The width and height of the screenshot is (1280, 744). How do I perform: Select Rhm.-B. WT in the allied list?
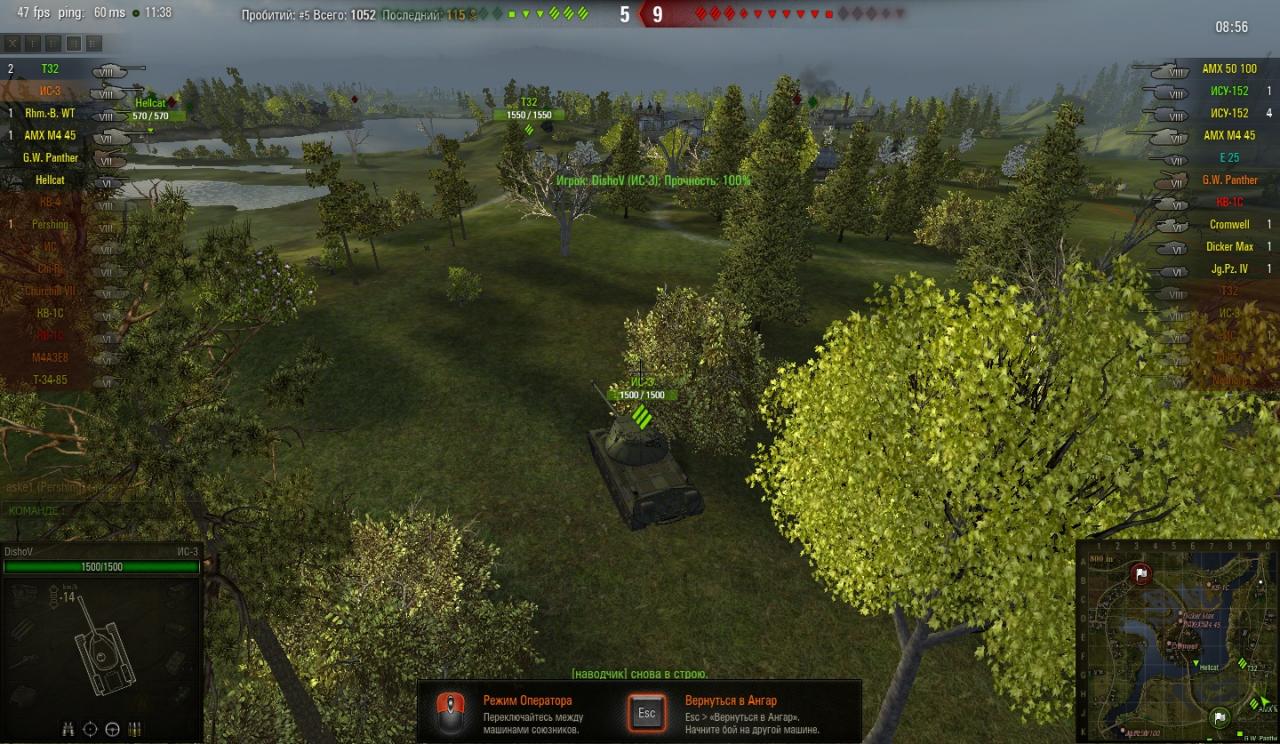pos(50,113)
